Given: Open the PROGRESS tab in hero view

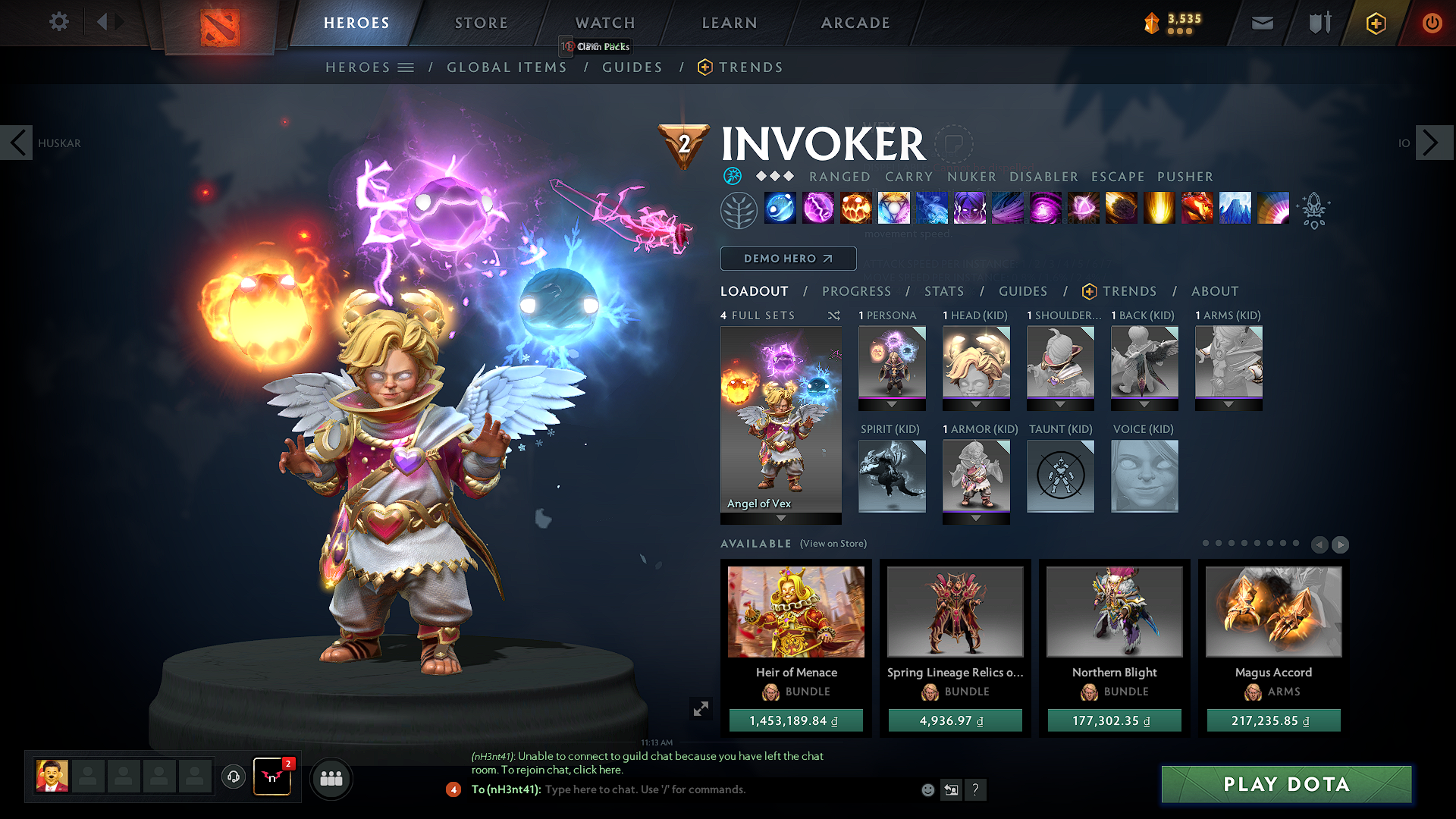Looking at the screenshot, I should point(857,291).
